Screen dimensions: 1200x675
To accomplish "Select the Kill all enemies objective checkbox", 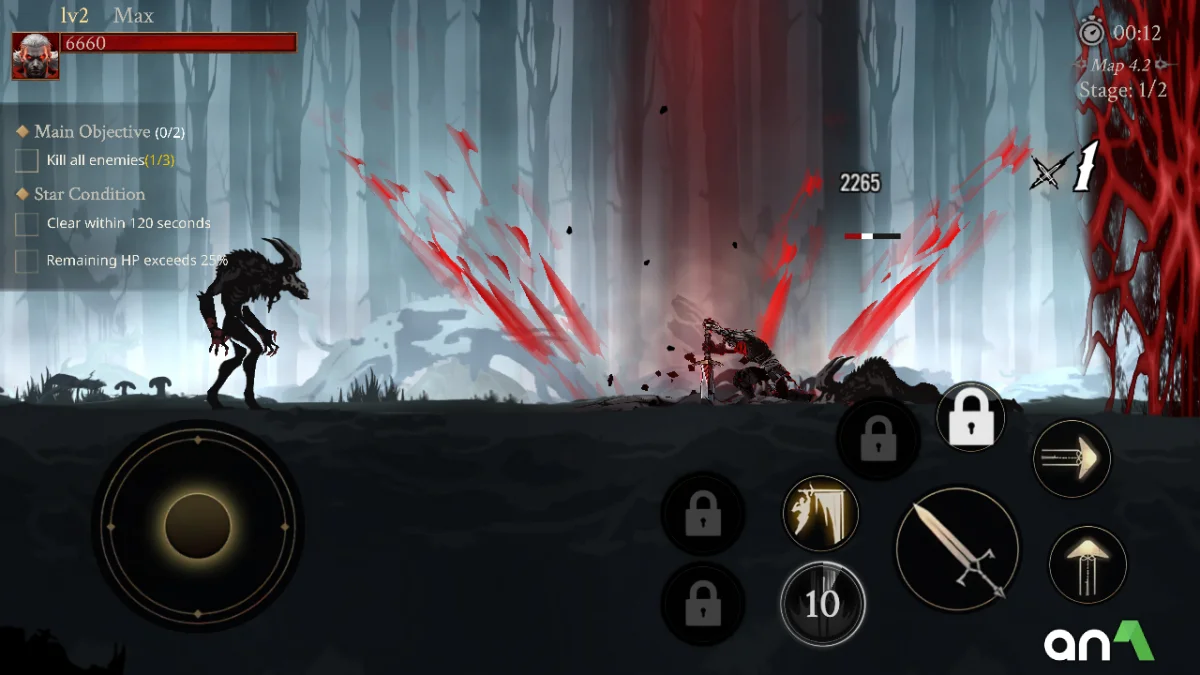I will pyautogui.click(x=27, y=160).
